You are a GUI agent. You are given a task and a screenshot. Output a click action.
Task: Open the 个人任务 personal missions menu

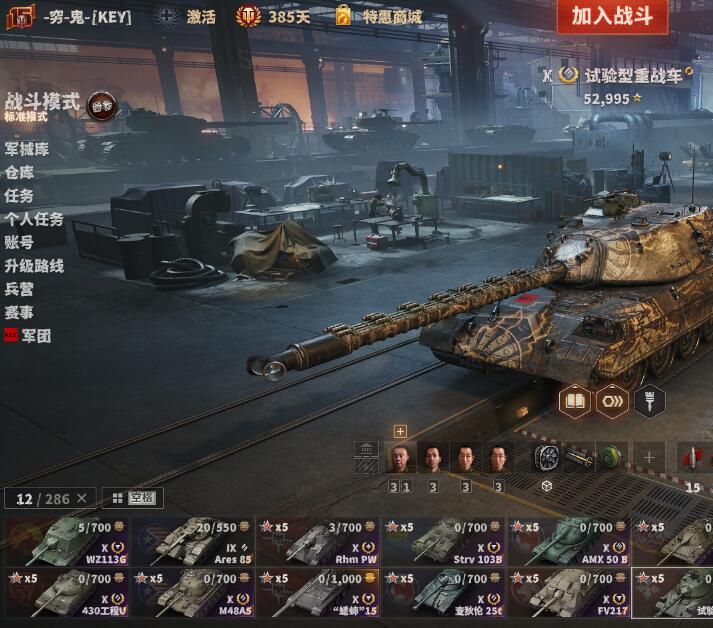34,219
